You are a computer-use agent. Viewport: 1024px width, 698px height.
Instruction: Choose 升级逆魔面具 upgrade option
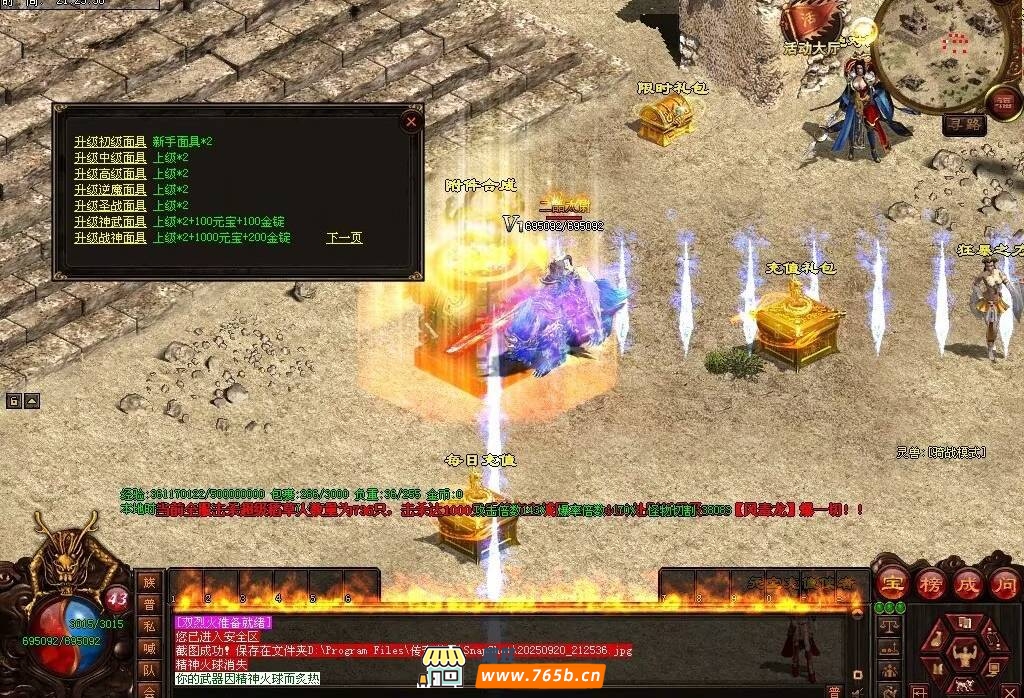(110, 190)
